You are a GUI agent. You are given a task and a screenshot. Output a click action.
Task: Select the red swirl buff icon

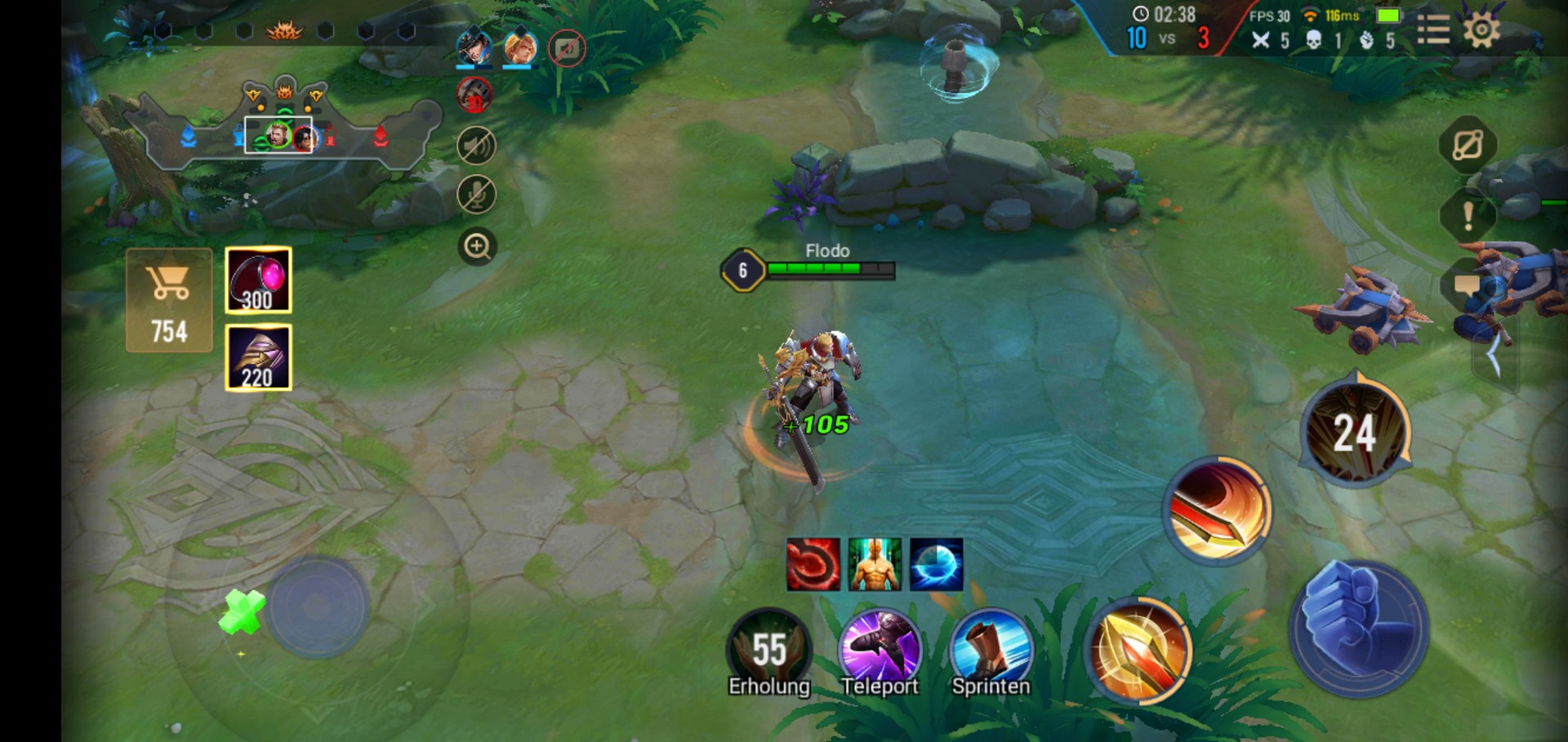813,564
